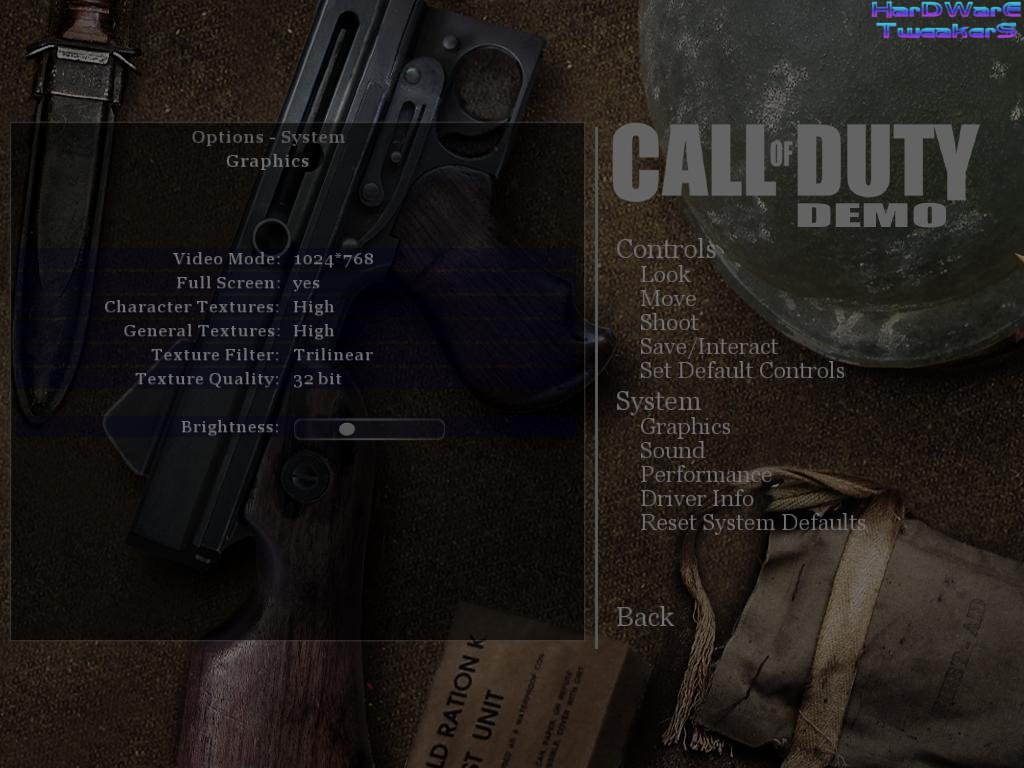
Task: Switch the Texture Filter Trilinear value
Action: (332, 355)
